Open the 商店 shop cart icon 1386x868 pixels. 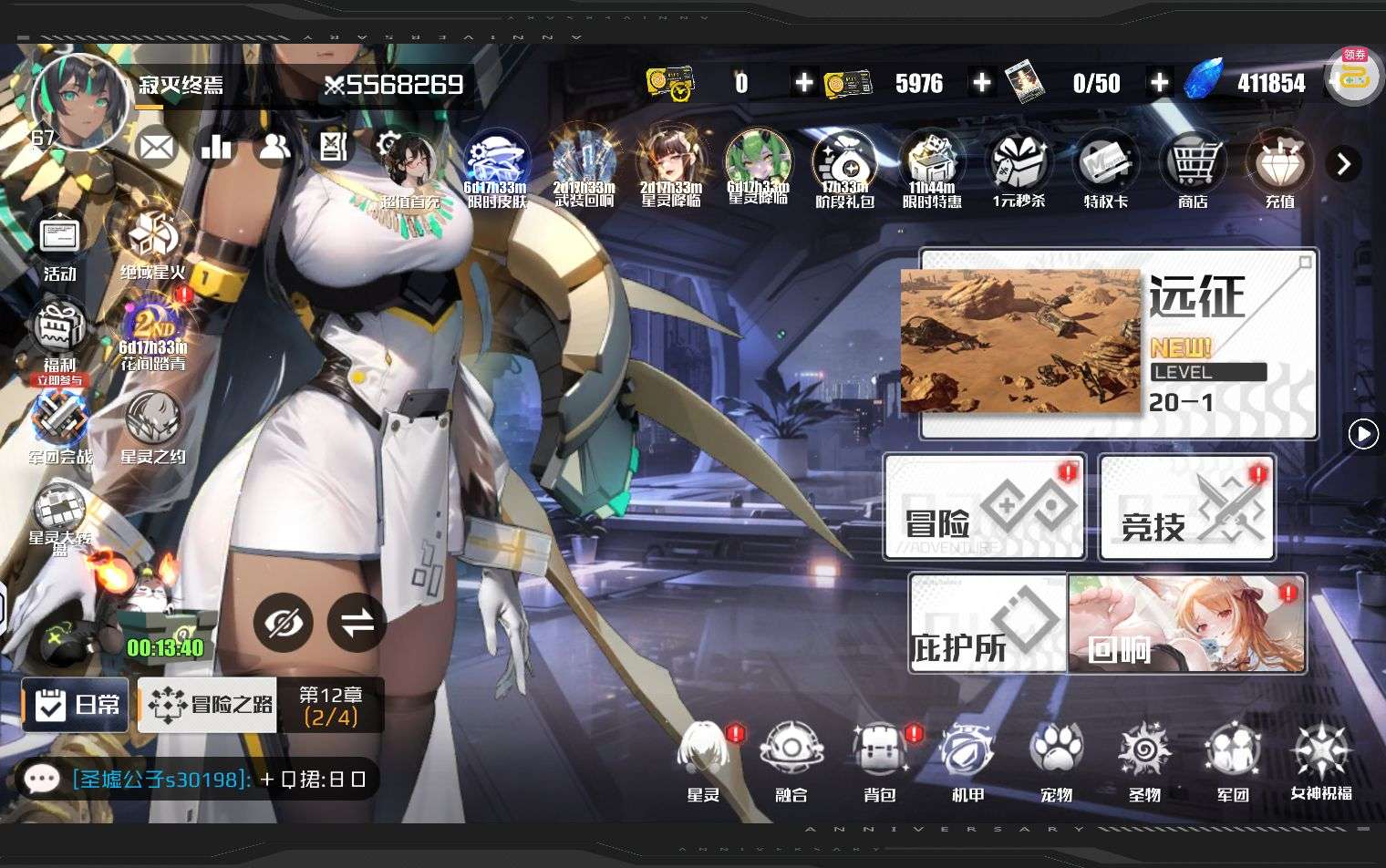point(1193,170)
